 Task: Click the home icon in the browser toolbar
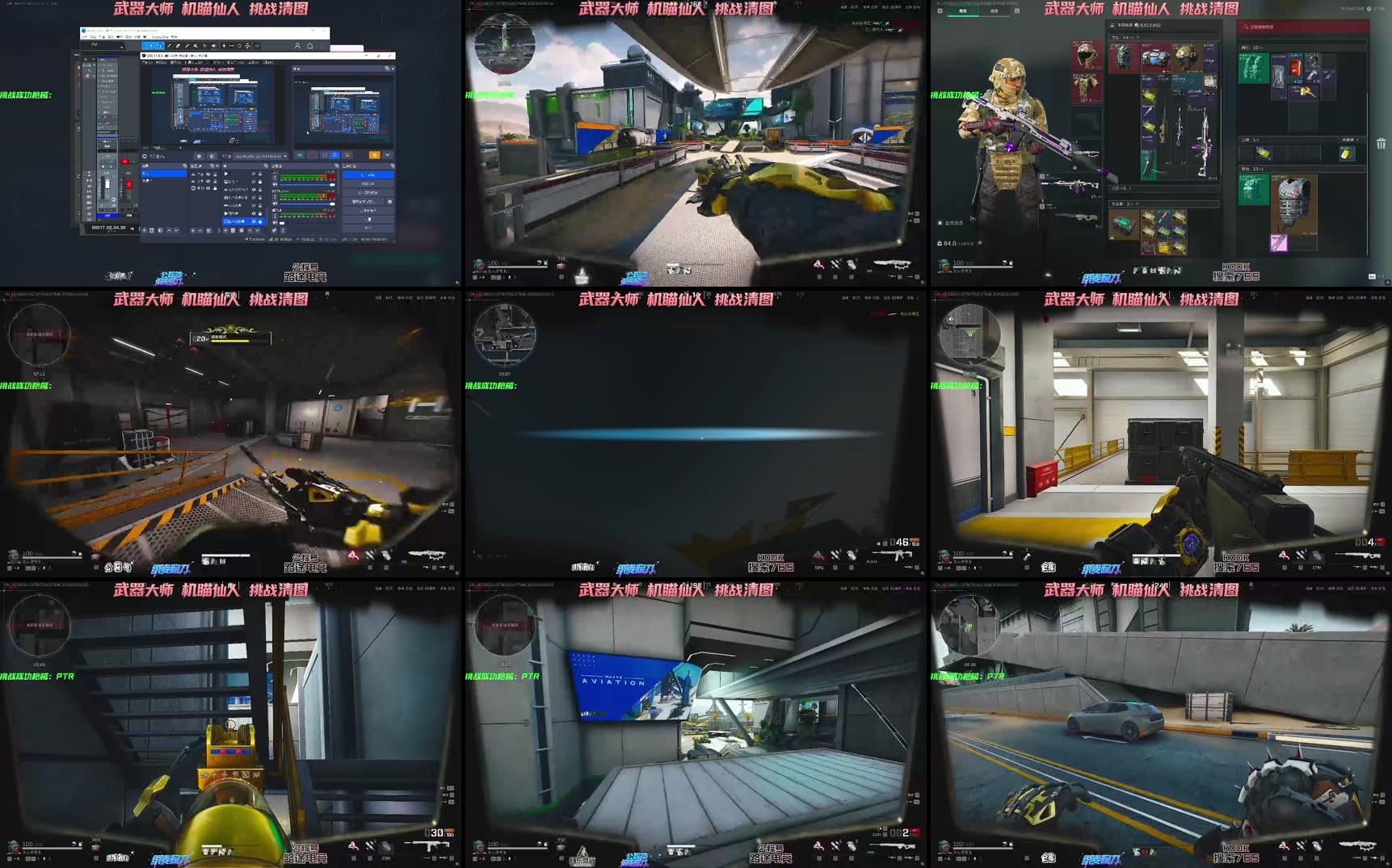(x=310, y=46)
